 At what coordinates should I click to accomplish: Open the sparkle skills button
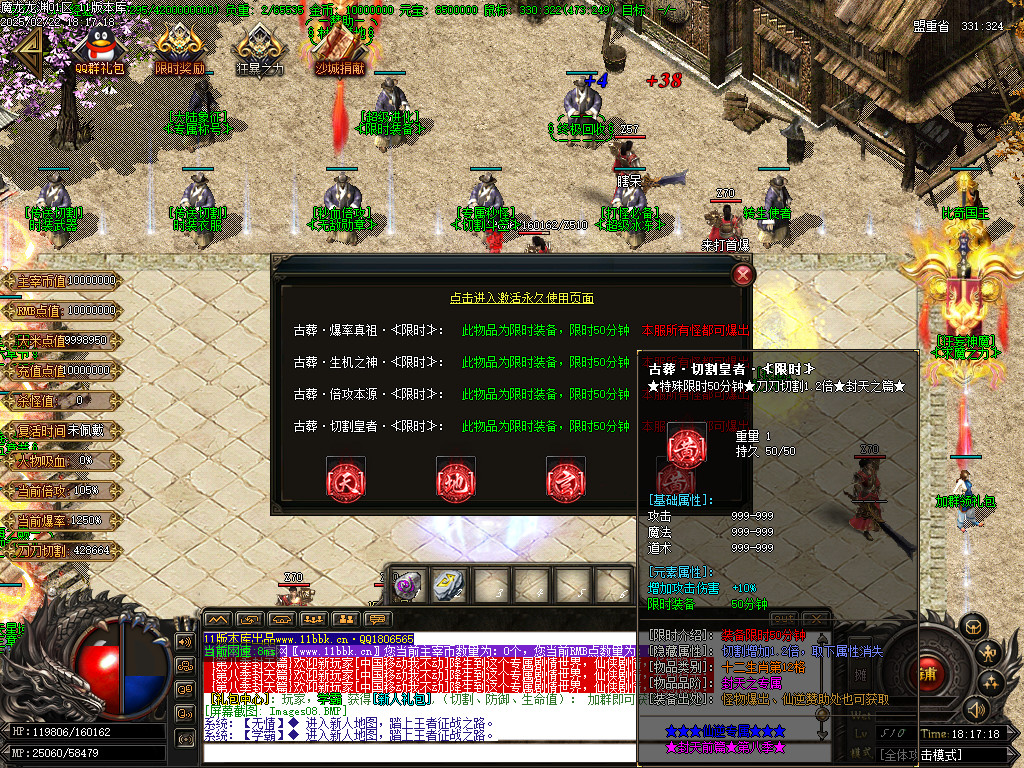click(992, 683)
